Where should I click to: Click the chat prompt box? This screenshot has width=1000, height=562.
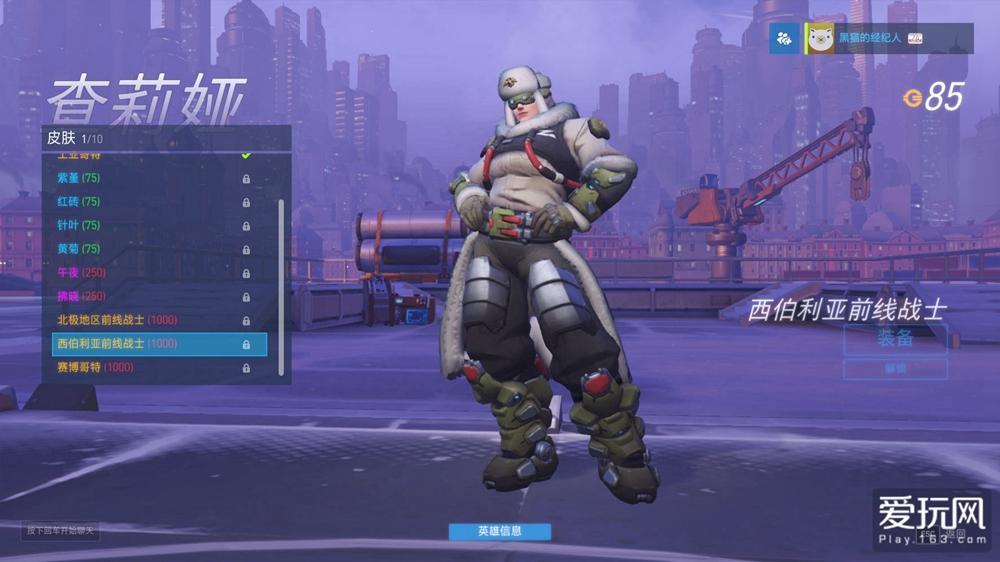pyautogui.click(x=62, y=530)
